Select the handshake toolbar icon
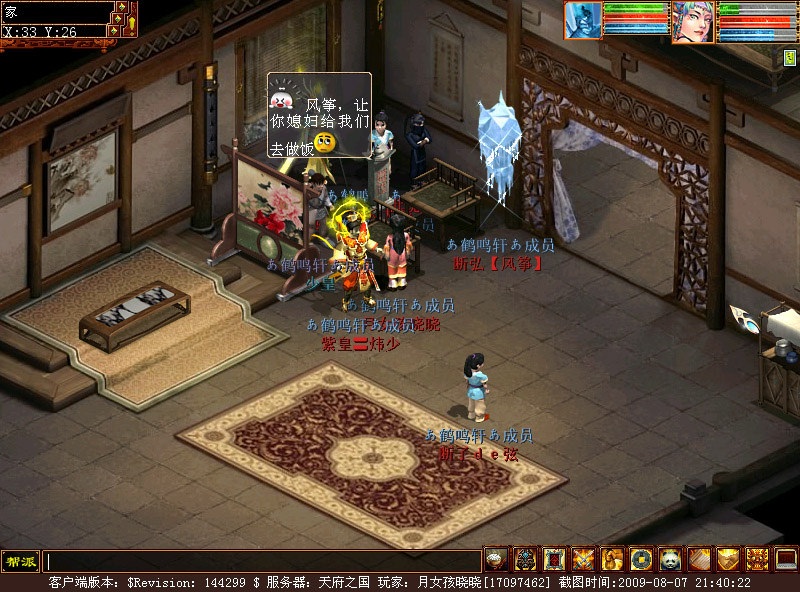Screen dimensions: 800x592 (728, 560)
